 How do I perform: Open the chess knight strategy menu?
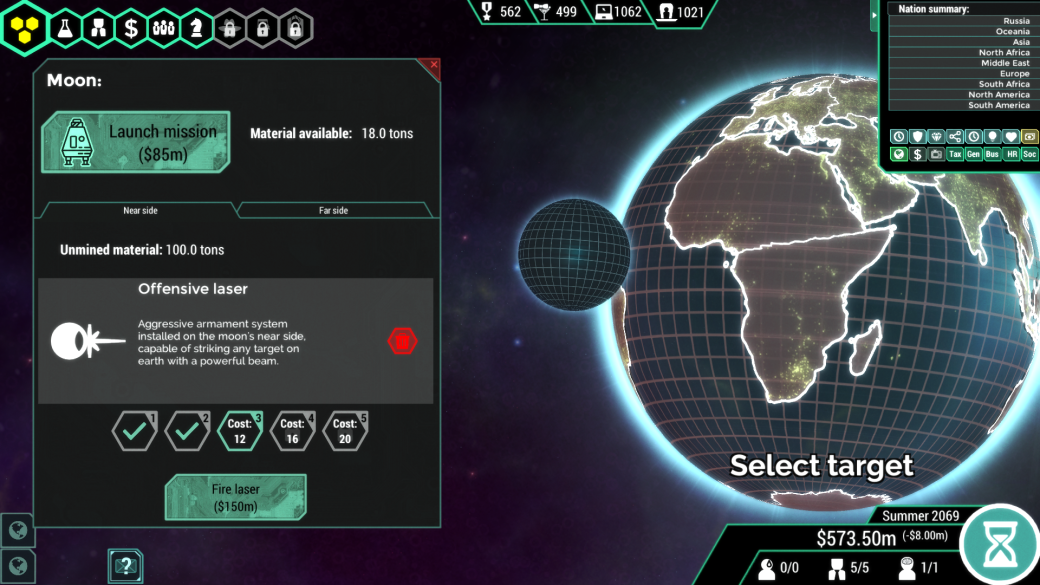click(197, 28)
